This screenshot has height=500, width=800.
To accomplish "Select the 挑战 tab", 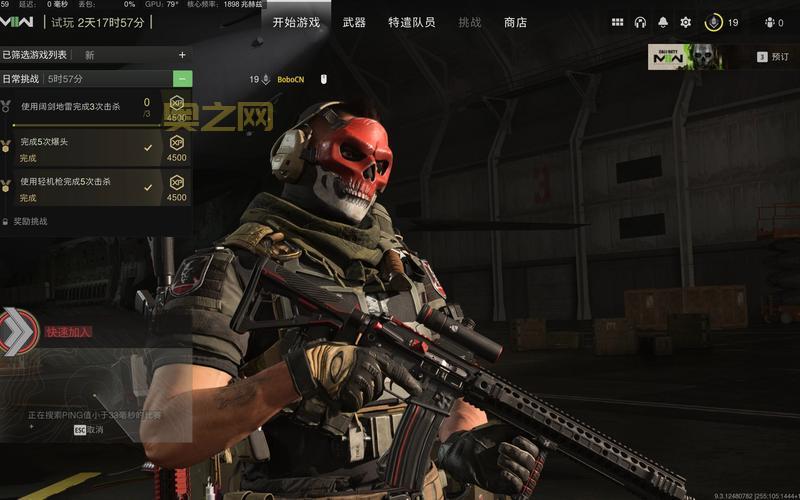I will [469, 22].
